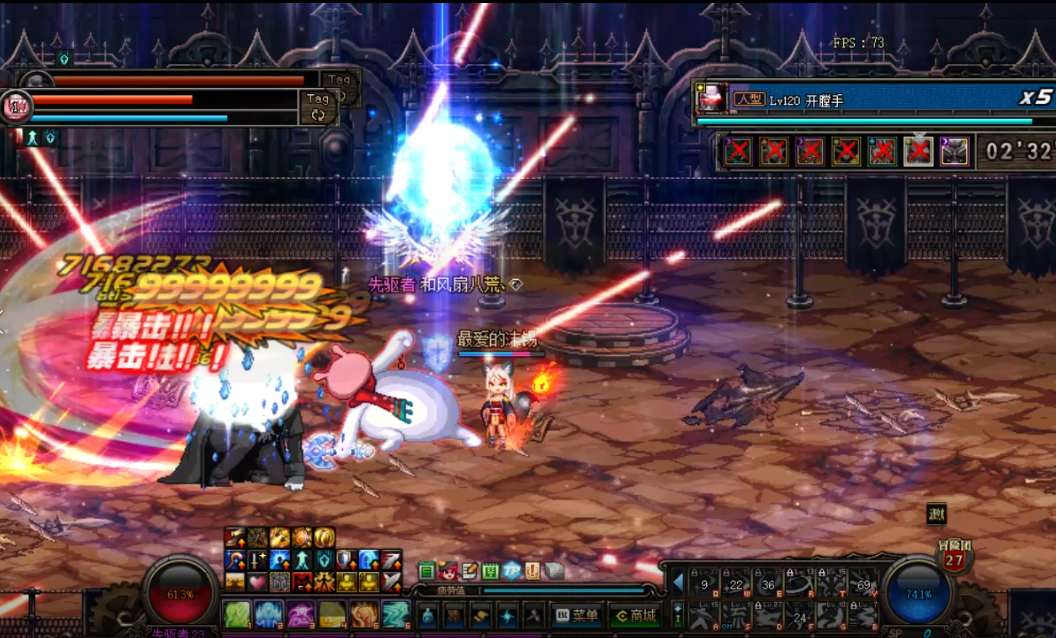The width and height of the screenshot is (1056, 638).
Task: Click the blue TP icon
Action: point(512,571)
